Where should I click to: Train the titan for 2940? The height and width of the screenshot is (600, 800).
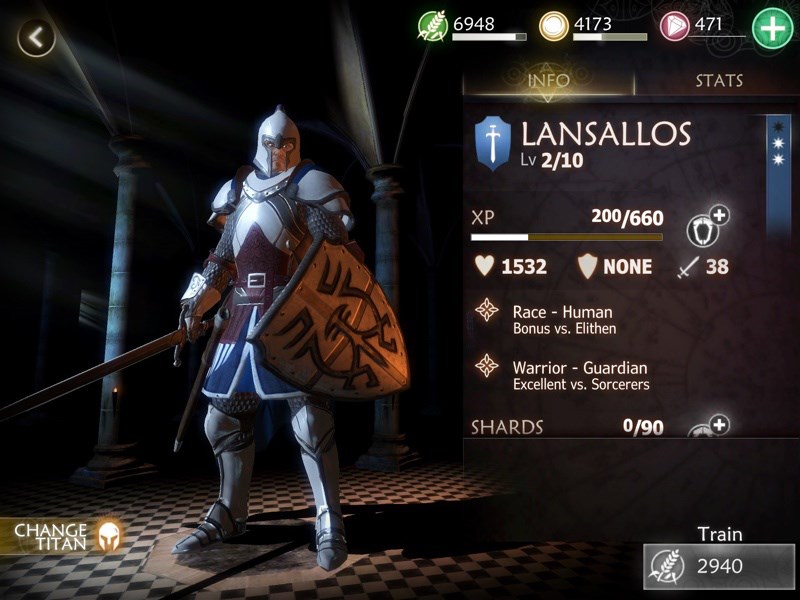point(719,565)
